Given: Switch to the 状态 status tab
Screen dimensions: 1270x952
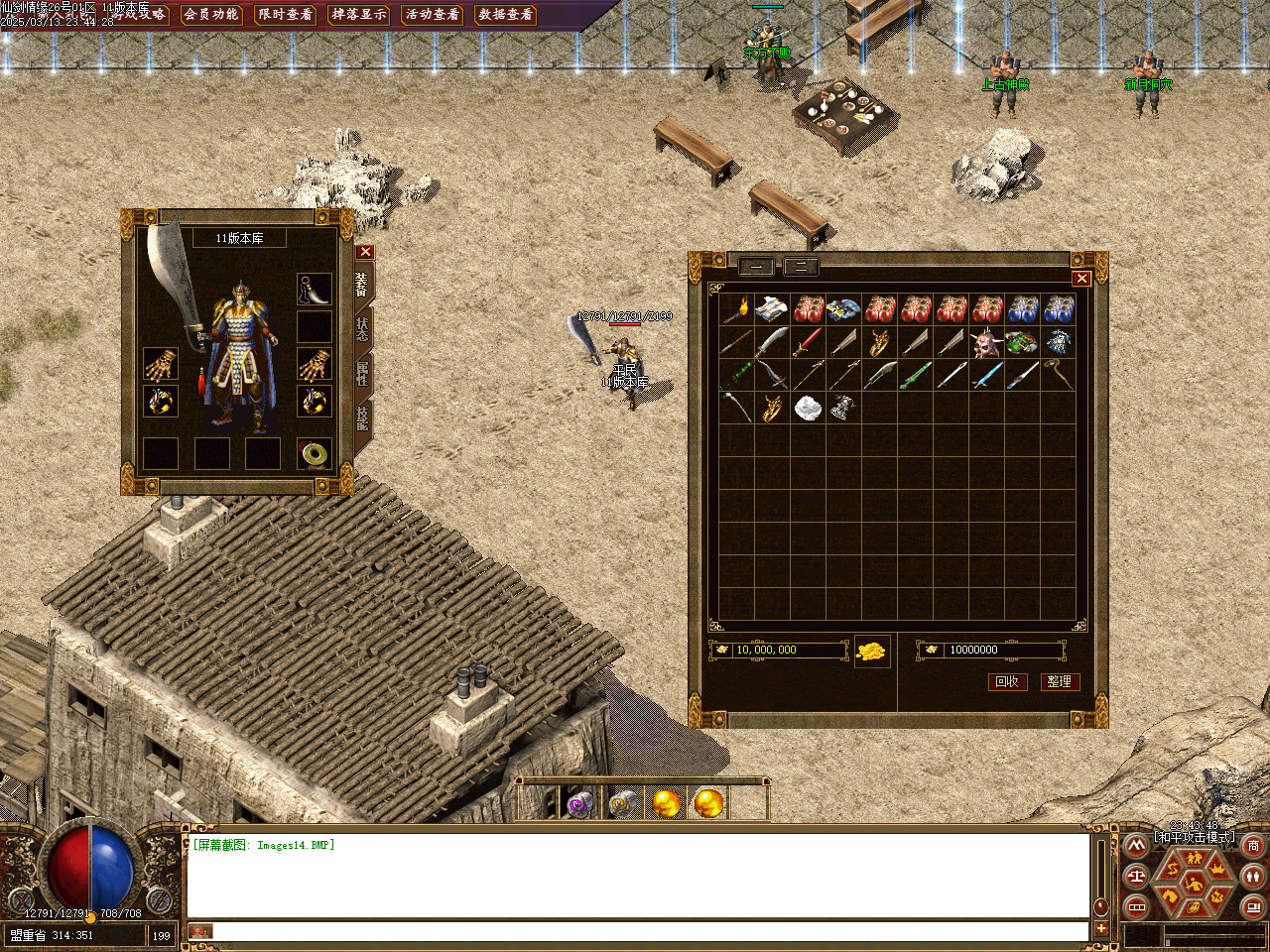Looking at the screenshot, I should [x=362, y=328].
